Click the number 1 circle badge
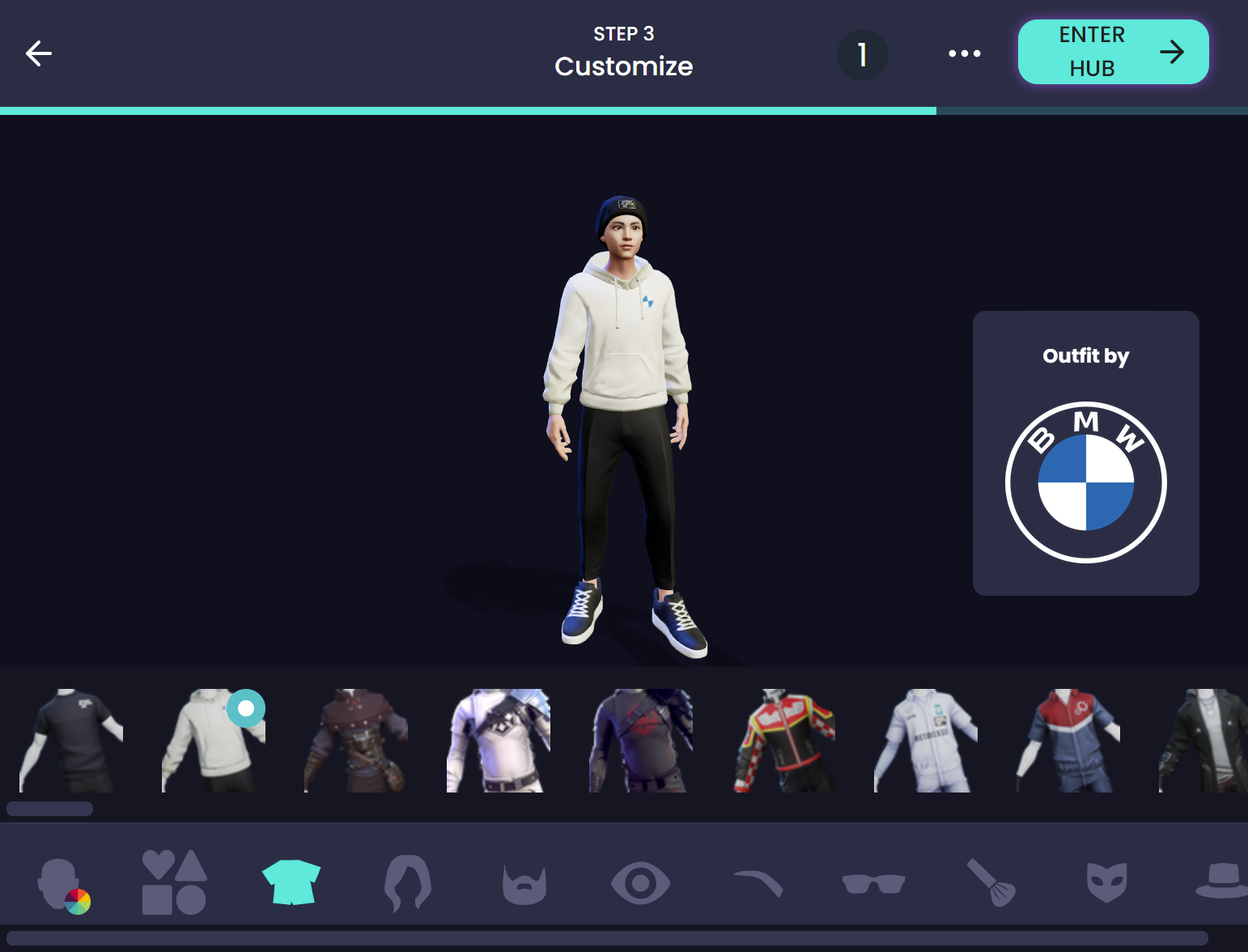1248x952 pixels. [862, 55]
